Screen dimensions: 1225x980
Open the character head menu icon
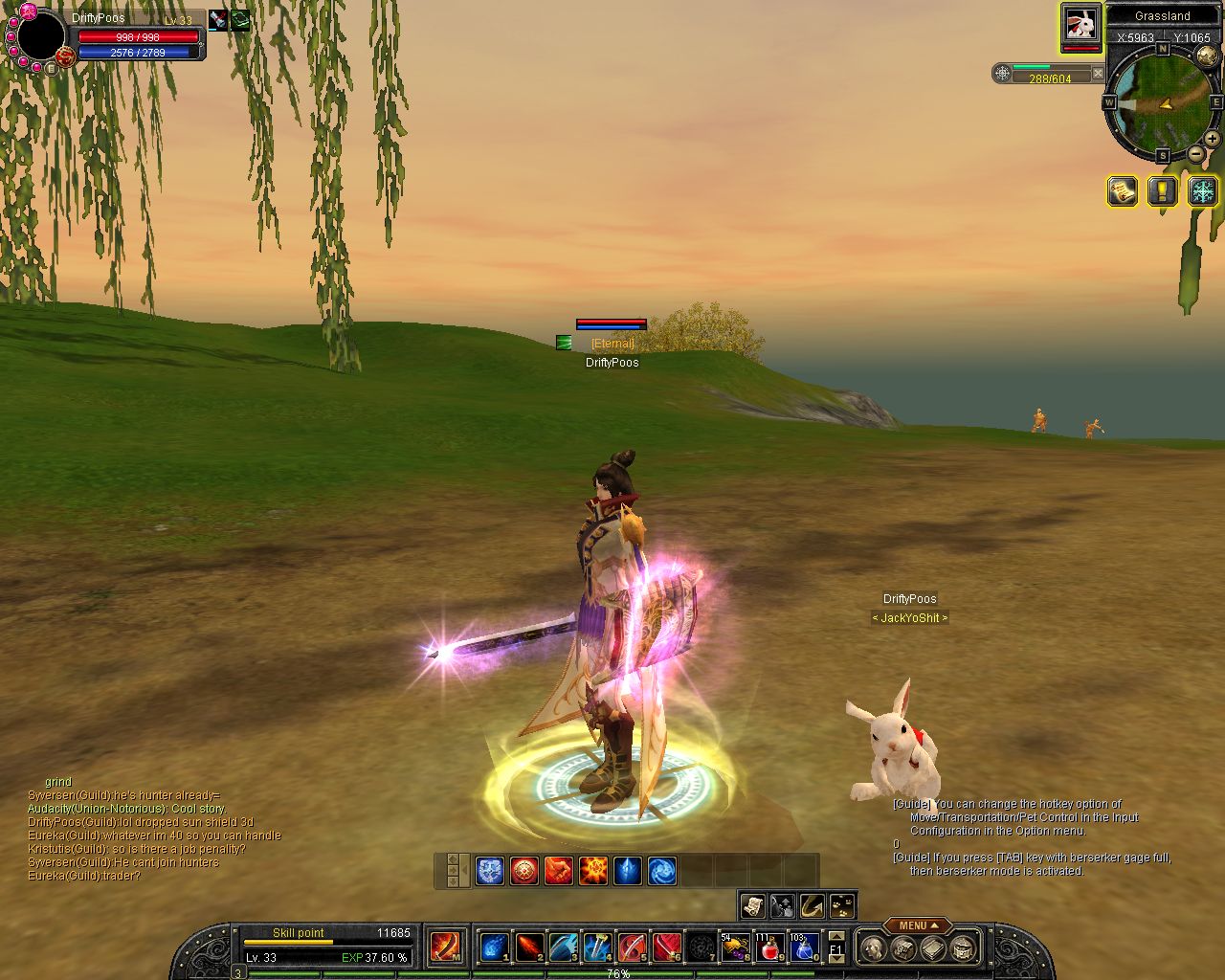coord(872,948)
